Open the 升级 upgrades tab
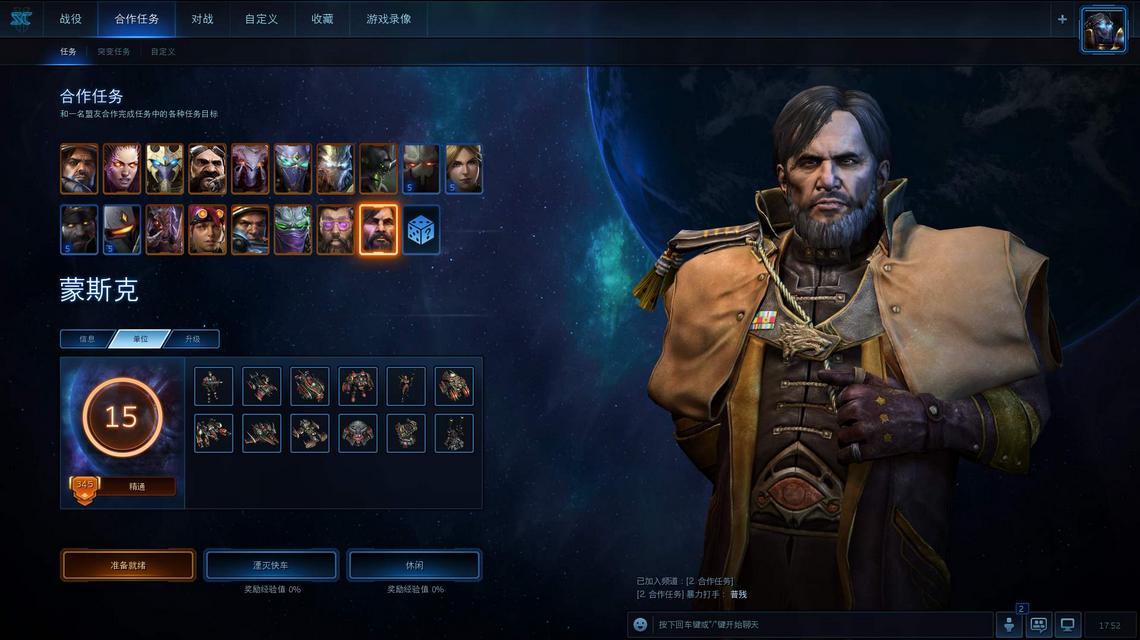Screen dimensions: 1140x640 coord(192,339)
